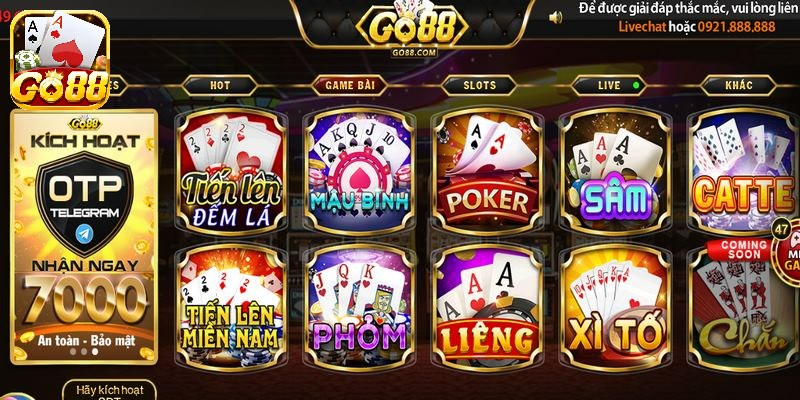800x400 pixels.
Task: Switch to the HOT category tab
Action: click(x=220, y=86)
